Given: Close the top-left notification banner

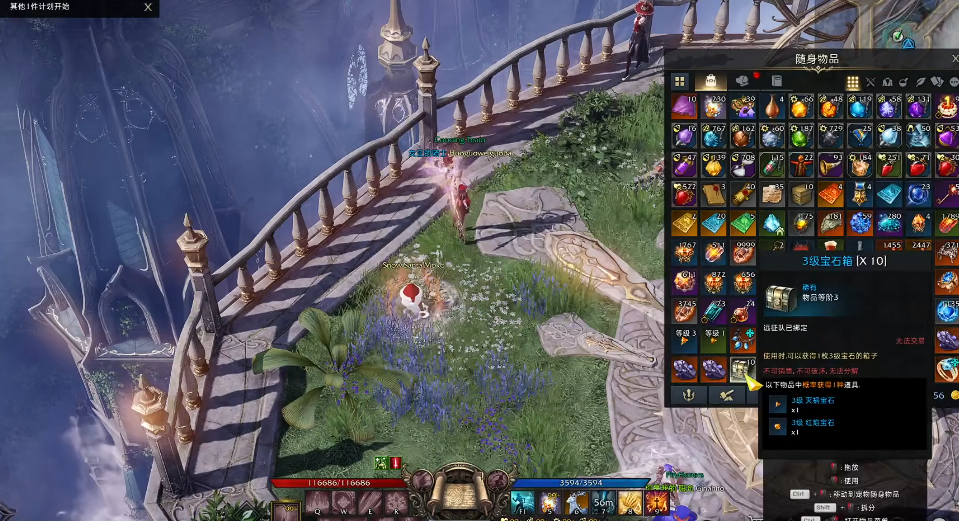Looking at the screenshot, I should coord(148,7).
